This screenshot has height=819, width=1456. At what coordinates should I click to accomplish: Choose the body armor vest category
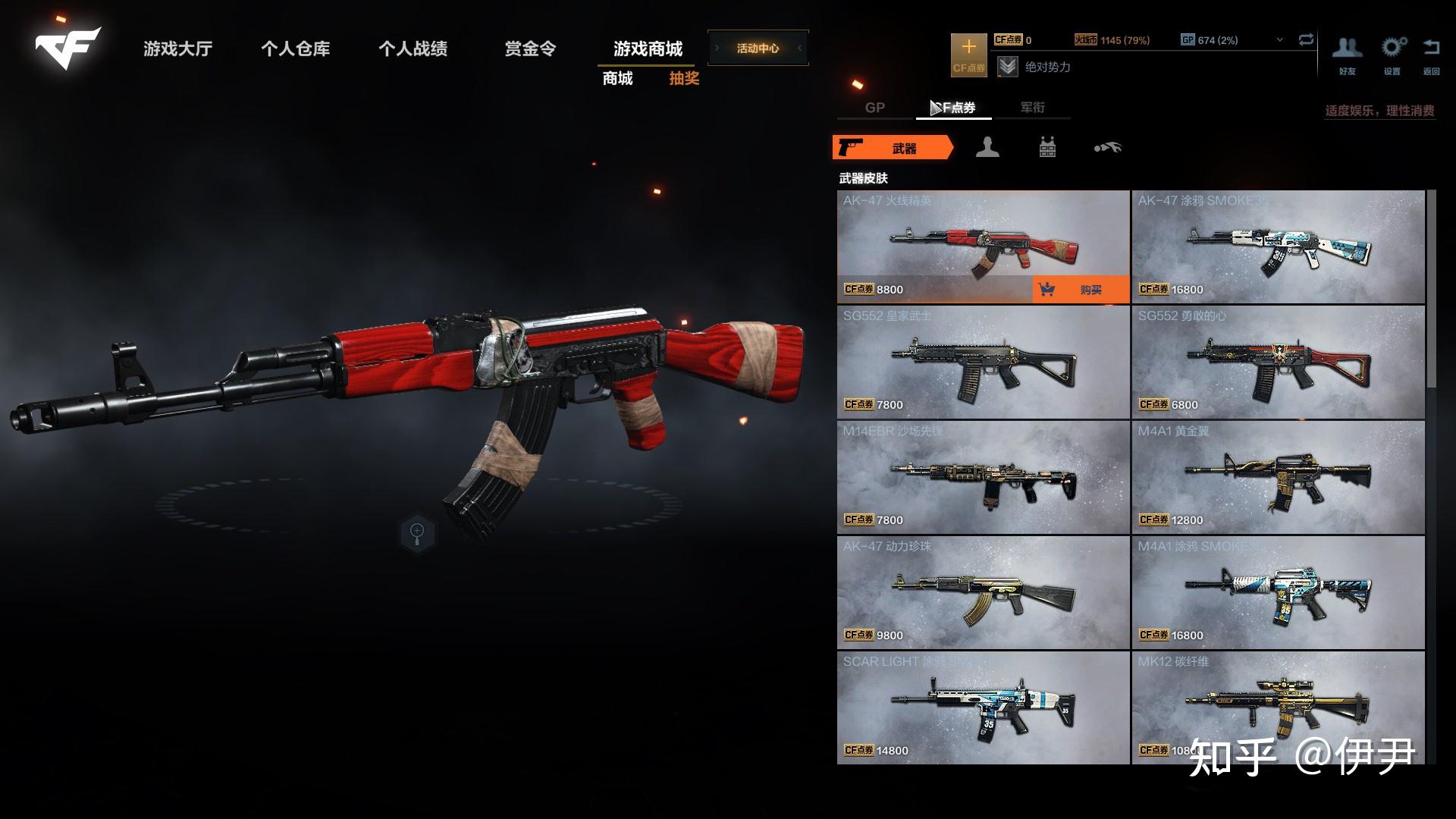click(1047, 147)
